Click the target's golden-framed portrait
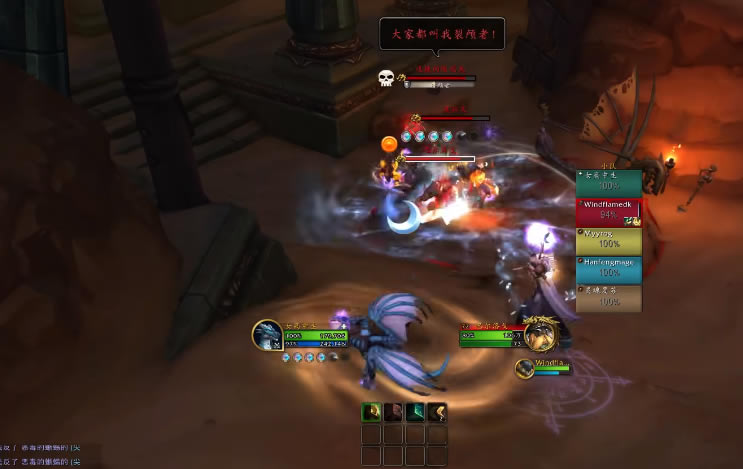Viewport: 743px width, 469px height. click(x=541, y=333)
